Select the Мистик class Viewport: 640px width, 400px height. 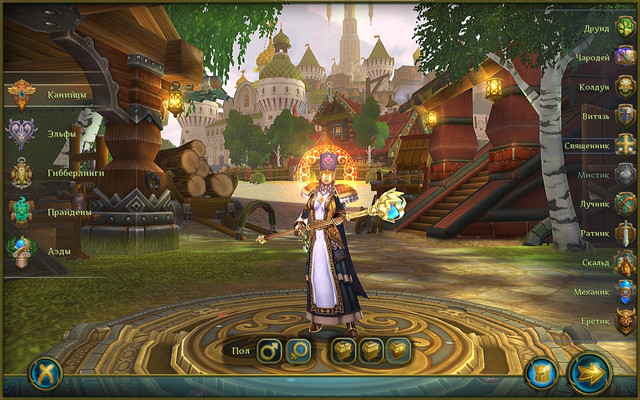[625, 174]
